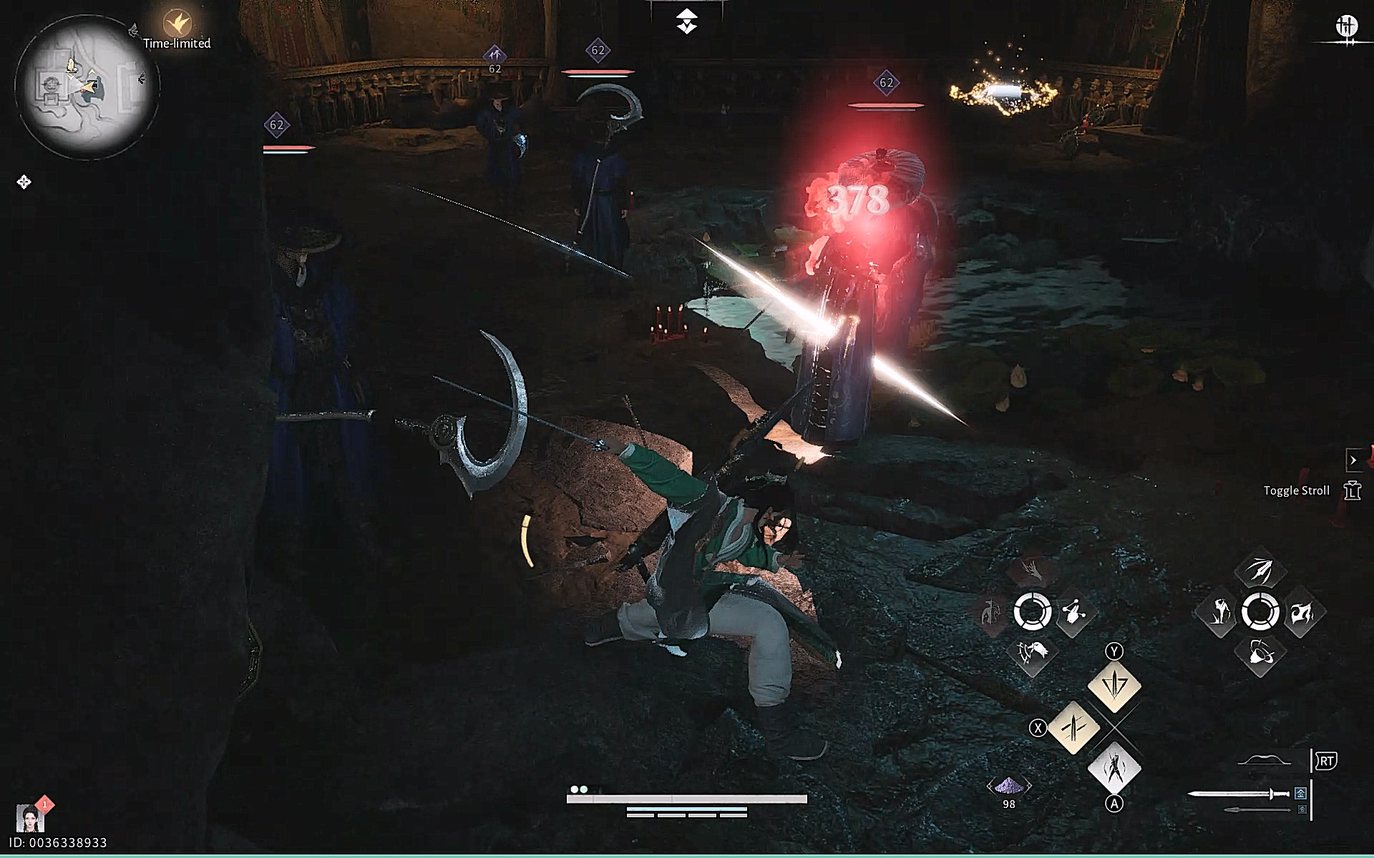
Task: Trigger the dodging figure action
Action: [1114, 768]
